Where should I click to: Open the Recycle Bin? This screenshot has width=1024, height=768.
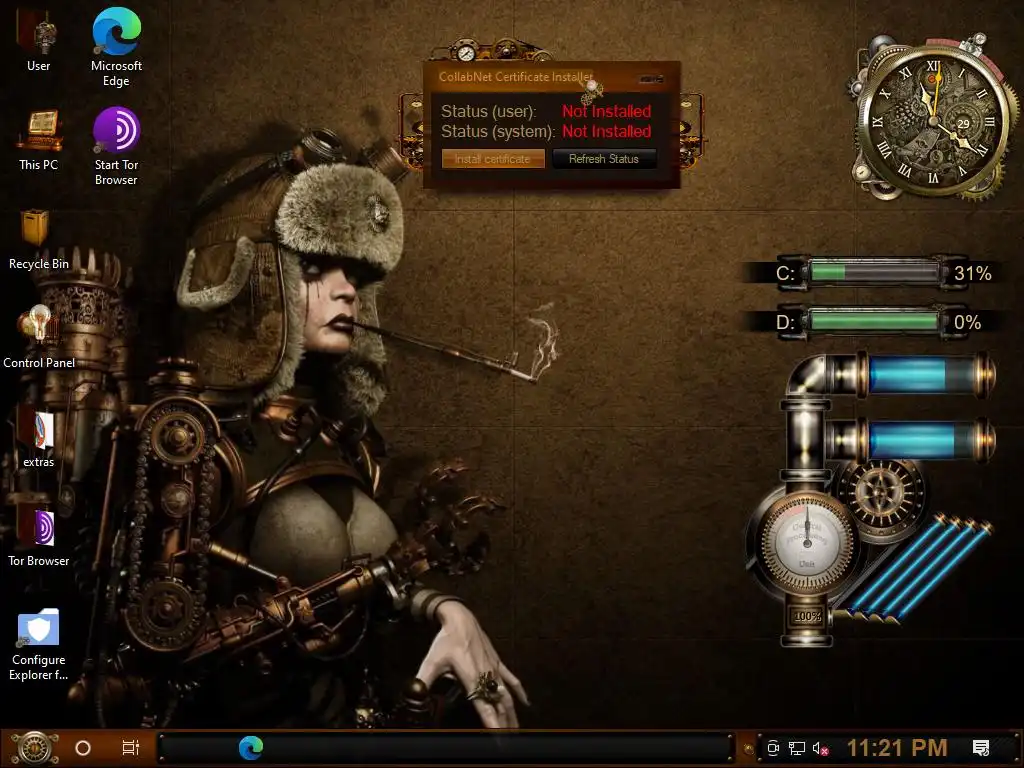pos(38,229)
